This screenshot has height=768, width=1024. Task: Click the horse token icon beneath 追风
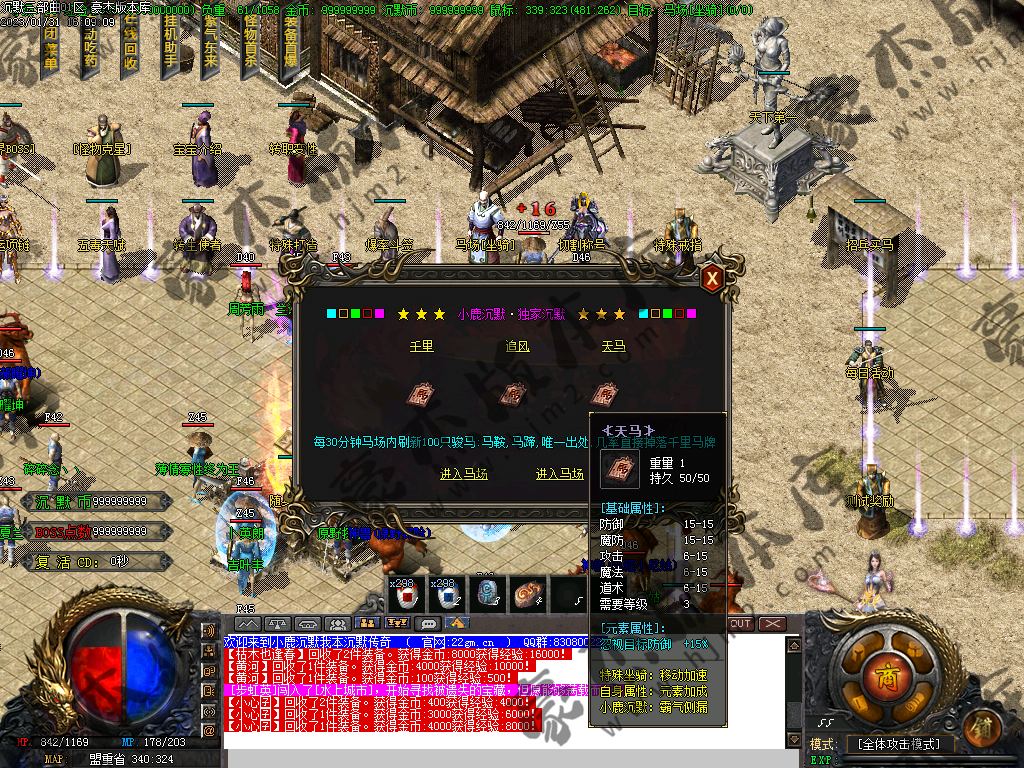coord(514,394)
